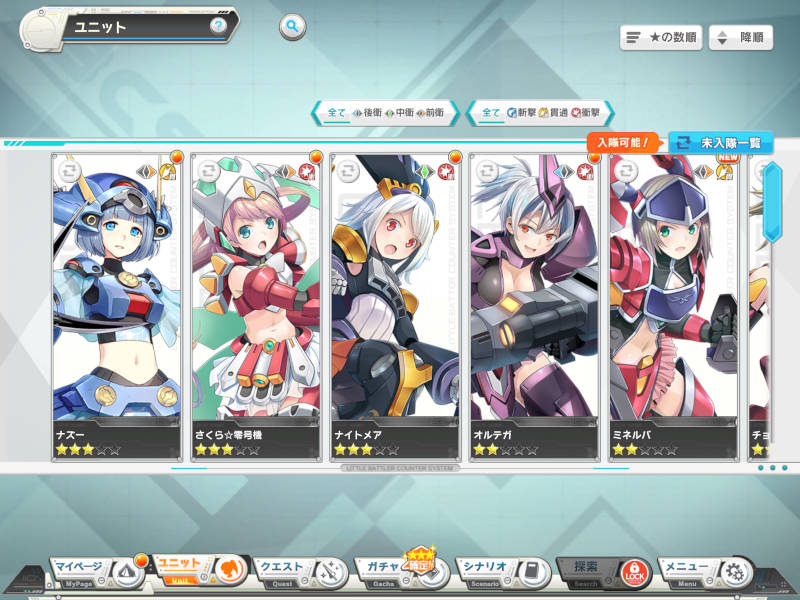The height and width of the screenshot is (600, 800).
Task: Click the magnifying glass search button
Action: 292,27
